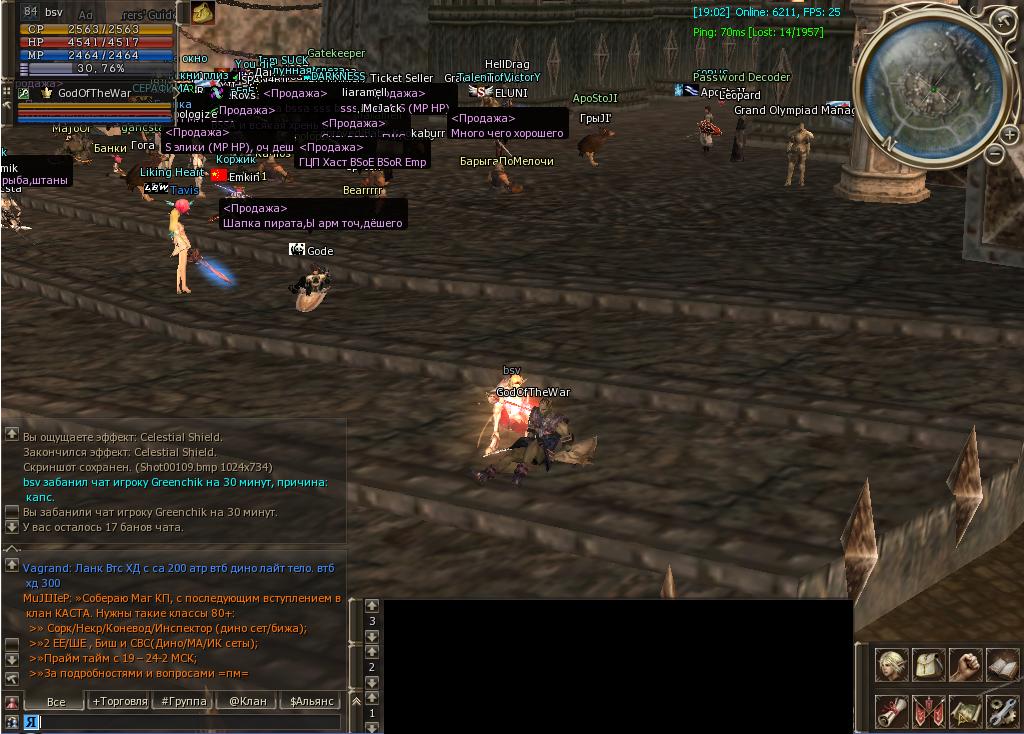Open the quest scroll icon

click(892, 711)
